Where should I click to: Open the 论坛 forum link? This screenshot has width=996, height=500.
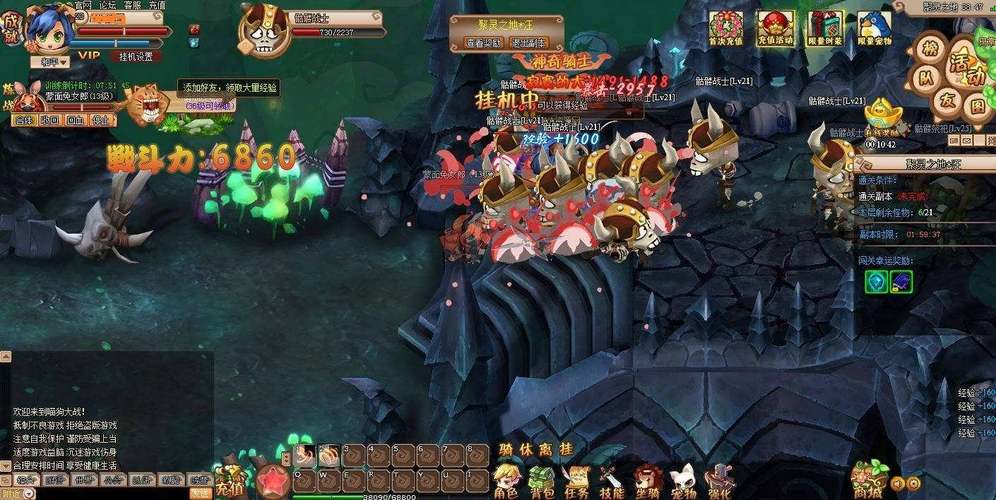click(x=108, y=5)
